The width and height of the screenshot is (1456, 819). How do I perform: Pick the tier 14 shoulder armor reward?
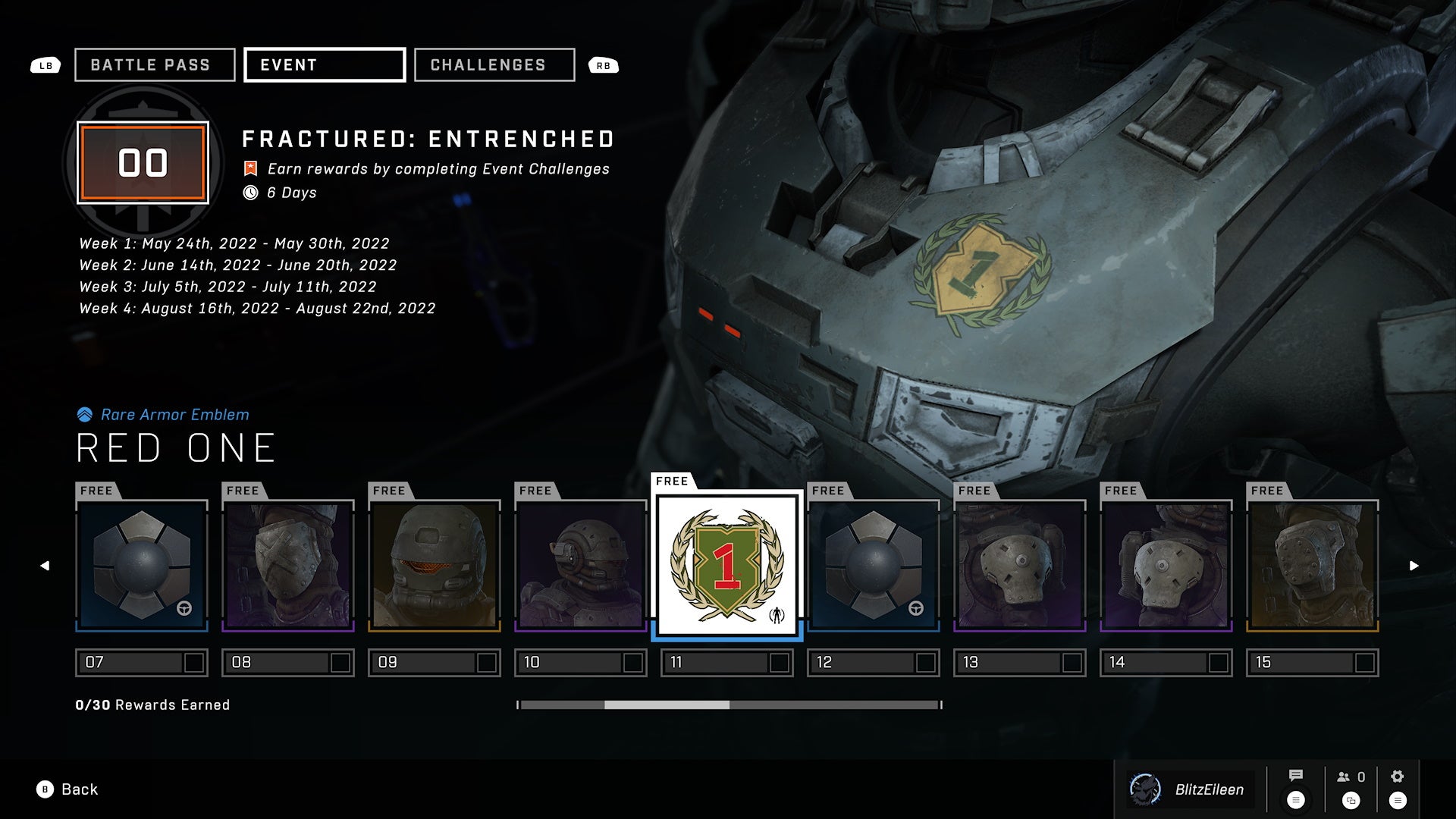(x=1166, y=565)
